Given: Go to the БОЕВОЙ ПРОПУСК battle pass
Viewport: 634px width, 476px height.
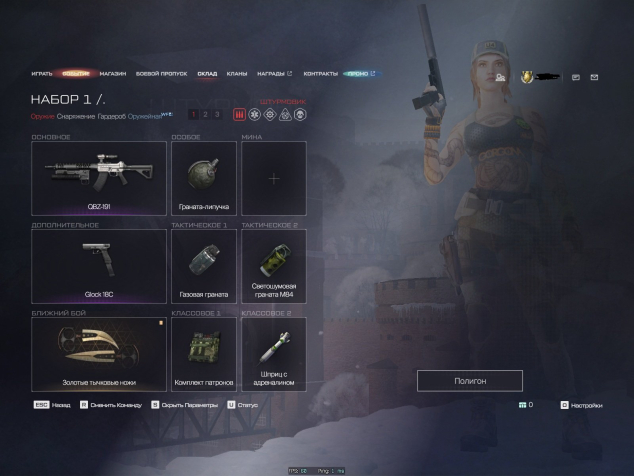Looking at the screenshot, I should 161,74.
